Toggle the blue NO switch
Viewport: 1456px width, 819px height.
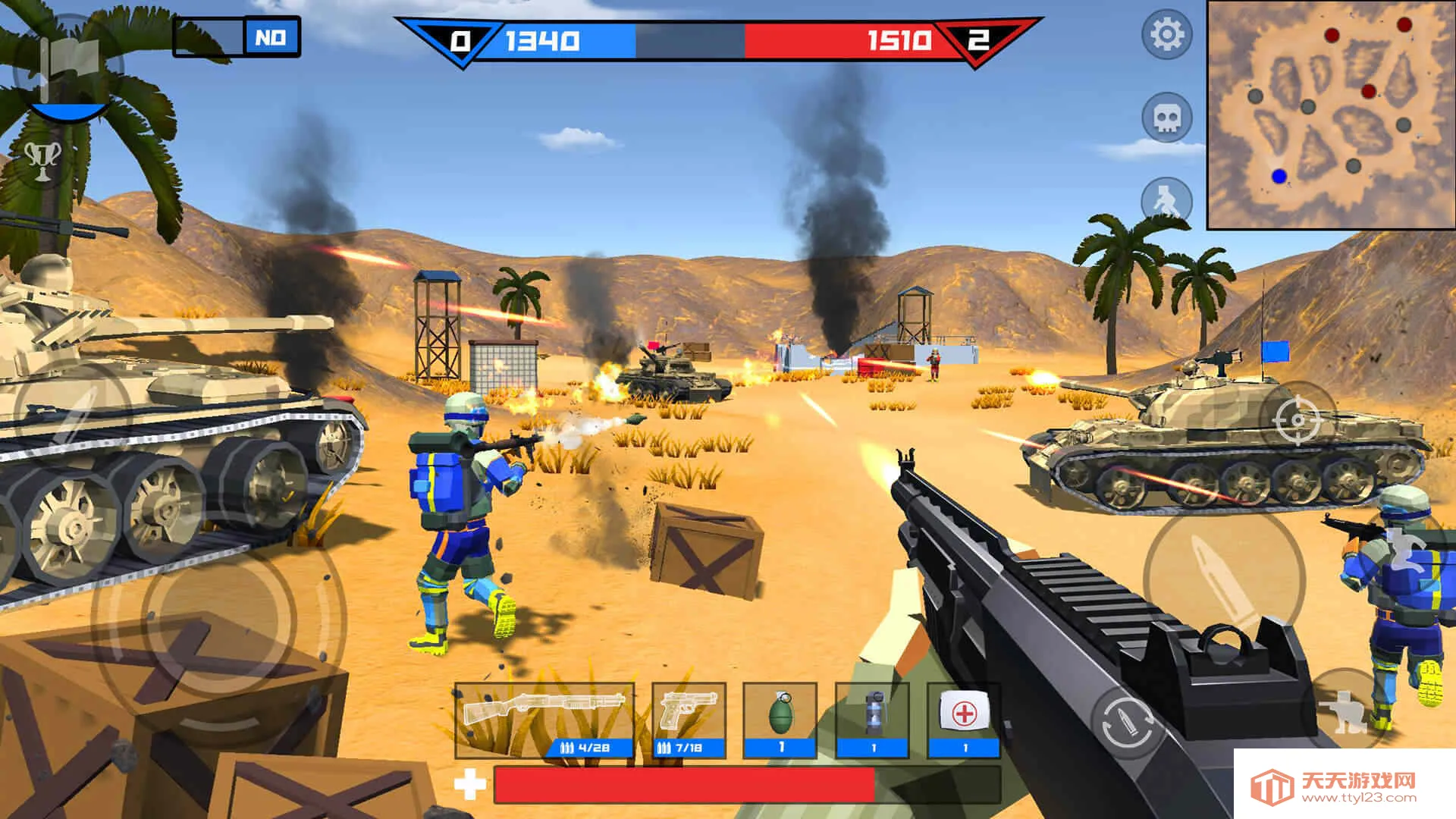pyautogui.click(x=271, y=37)
